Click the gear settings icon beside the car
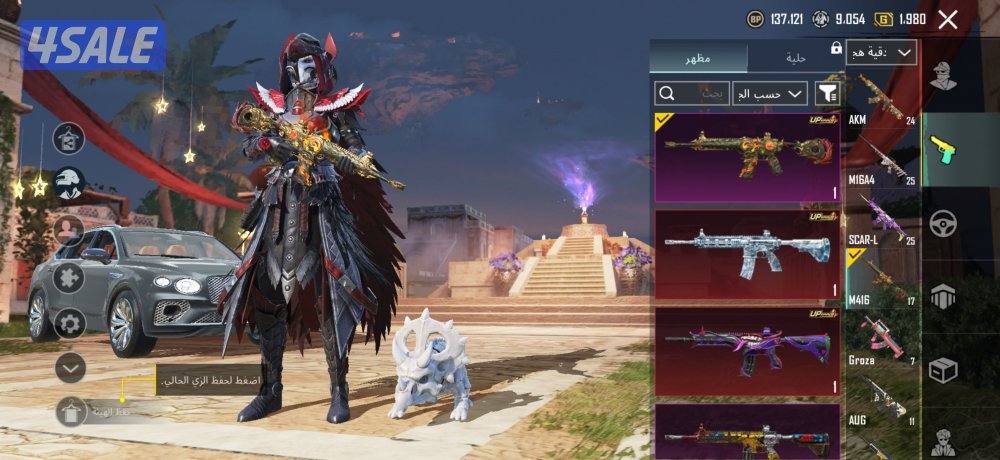 coord(69,322)
